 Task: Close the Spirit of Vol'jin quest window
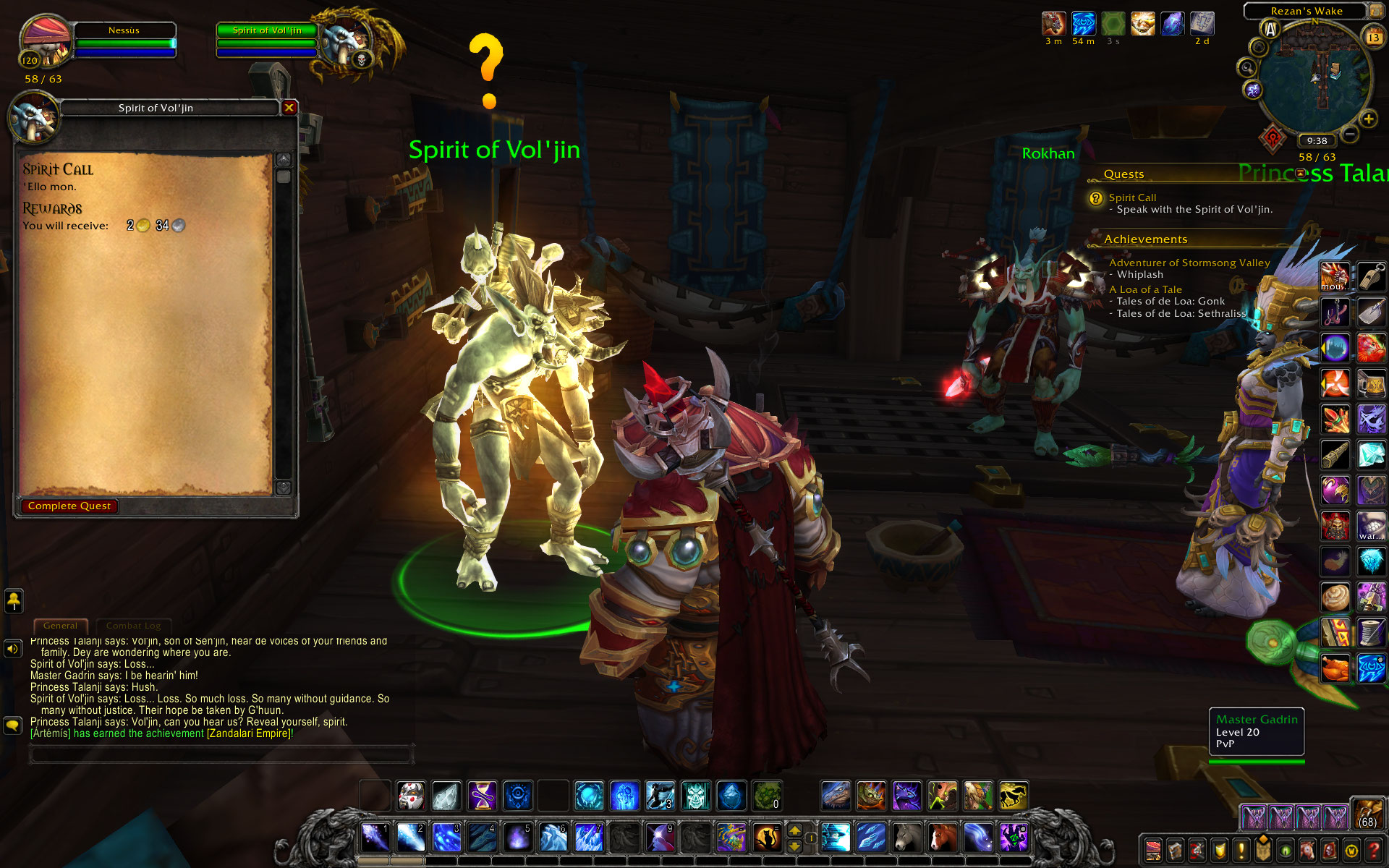pyautogui.click(x=289, y=108)
